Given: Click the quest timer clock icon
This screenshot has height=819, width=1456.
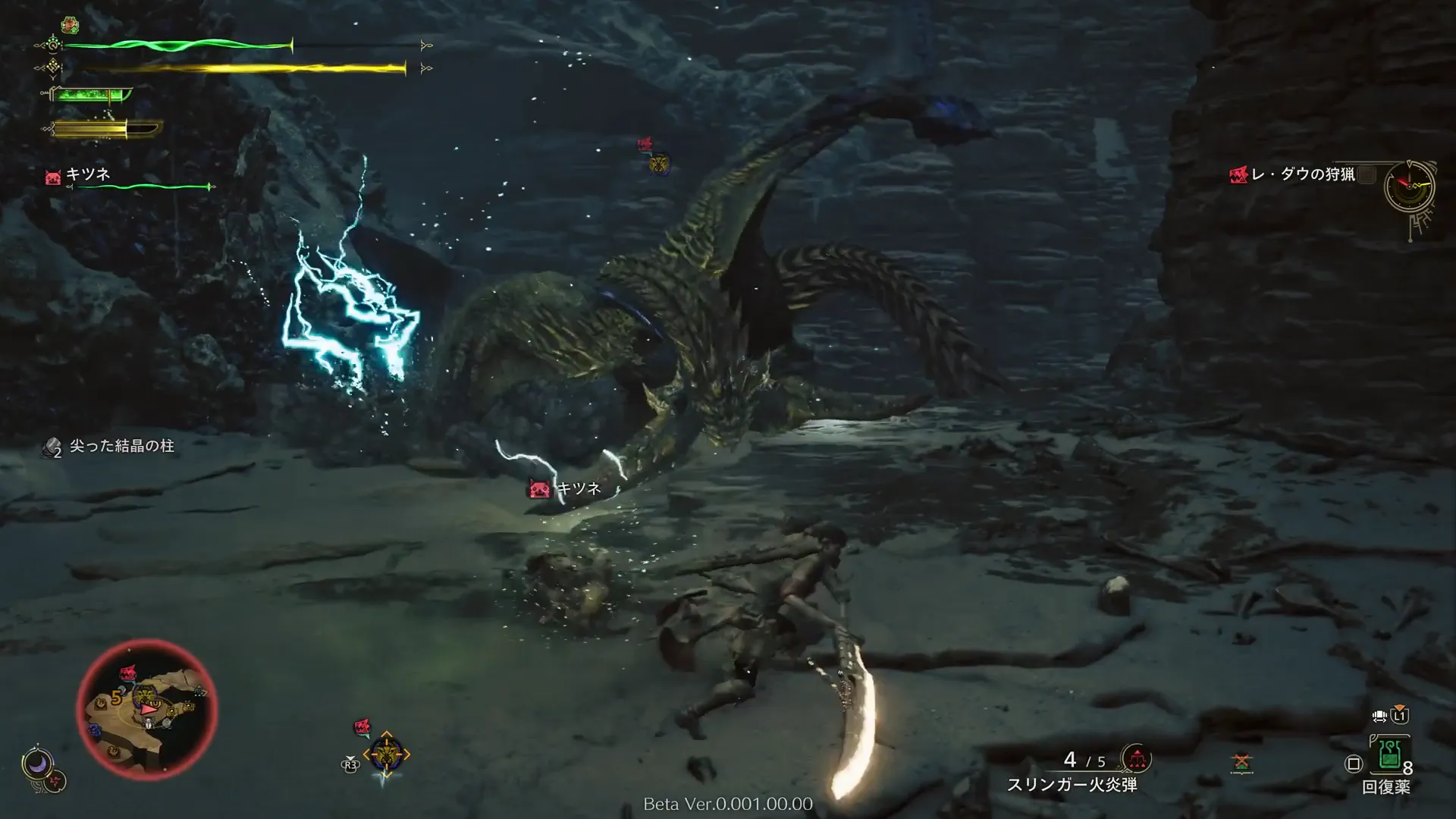Looking at the screenshot, I should click(x=1409, y=185).
